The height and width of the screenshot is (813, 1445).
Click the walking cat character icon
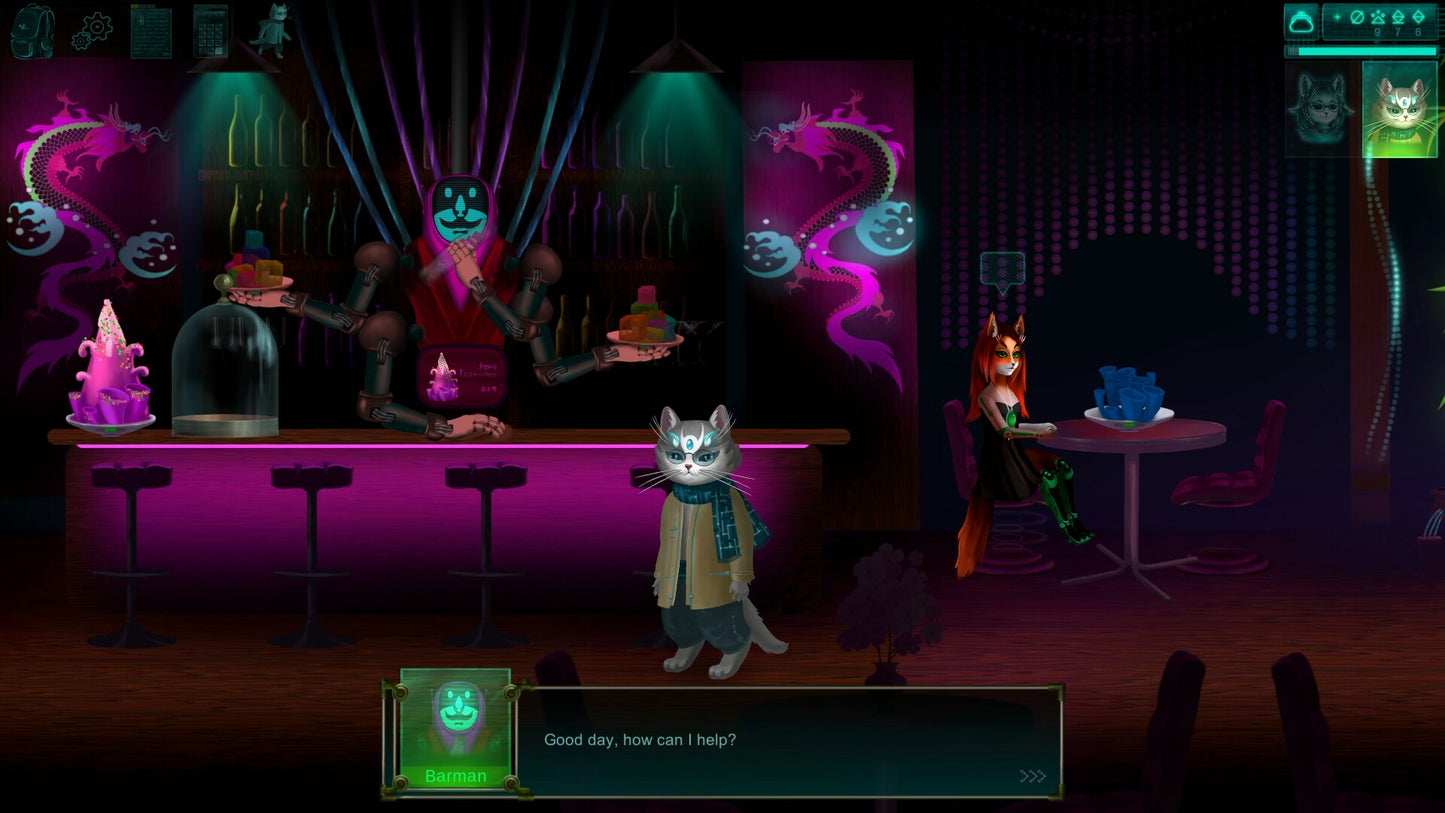pyautogui.click(x=269, y=30)
